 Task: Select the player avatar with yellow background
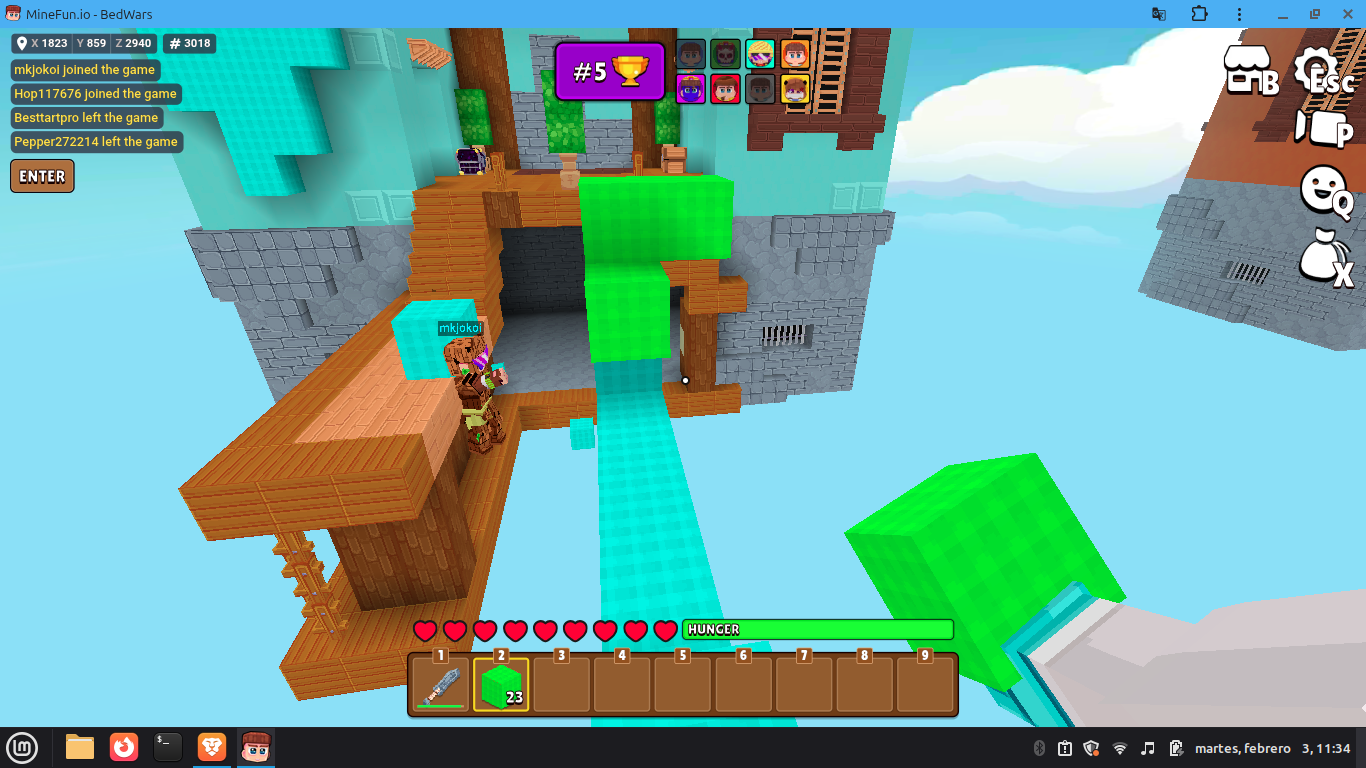(x=795, y=89)
